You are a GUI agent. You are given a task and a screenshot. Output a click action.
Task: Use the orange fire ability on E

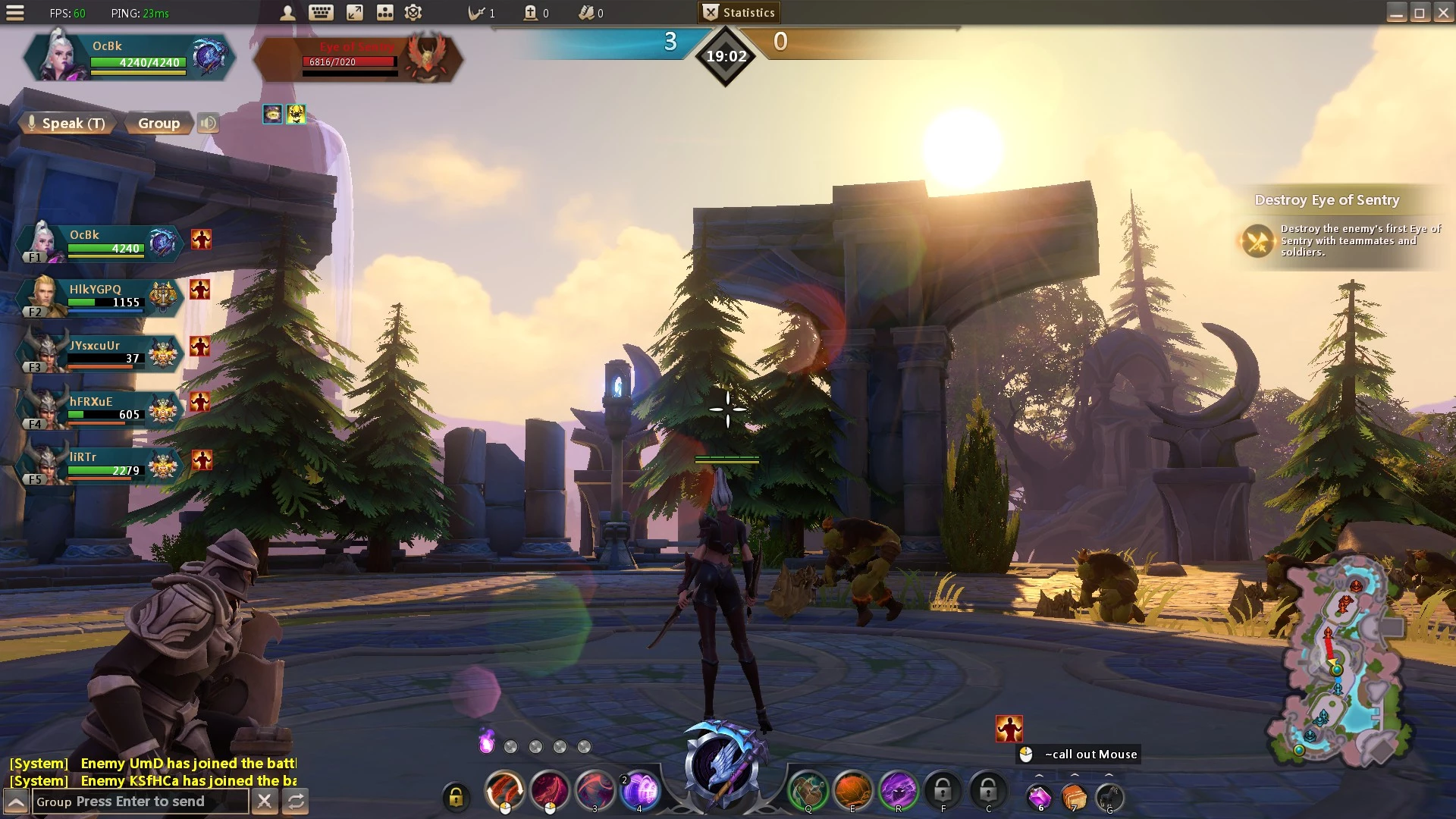(x=852, y=791)
